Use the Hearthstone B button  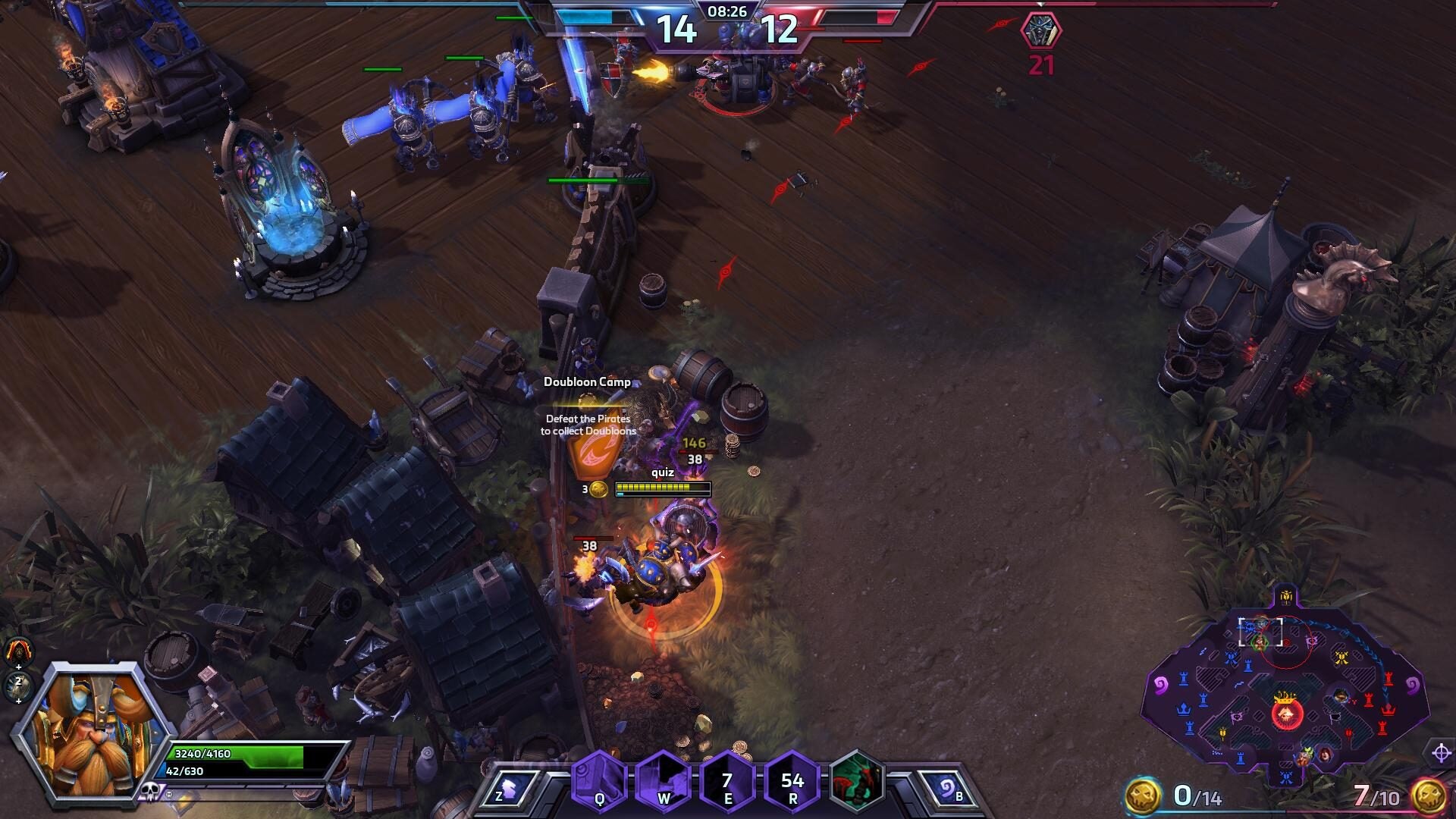coord(947,789)
